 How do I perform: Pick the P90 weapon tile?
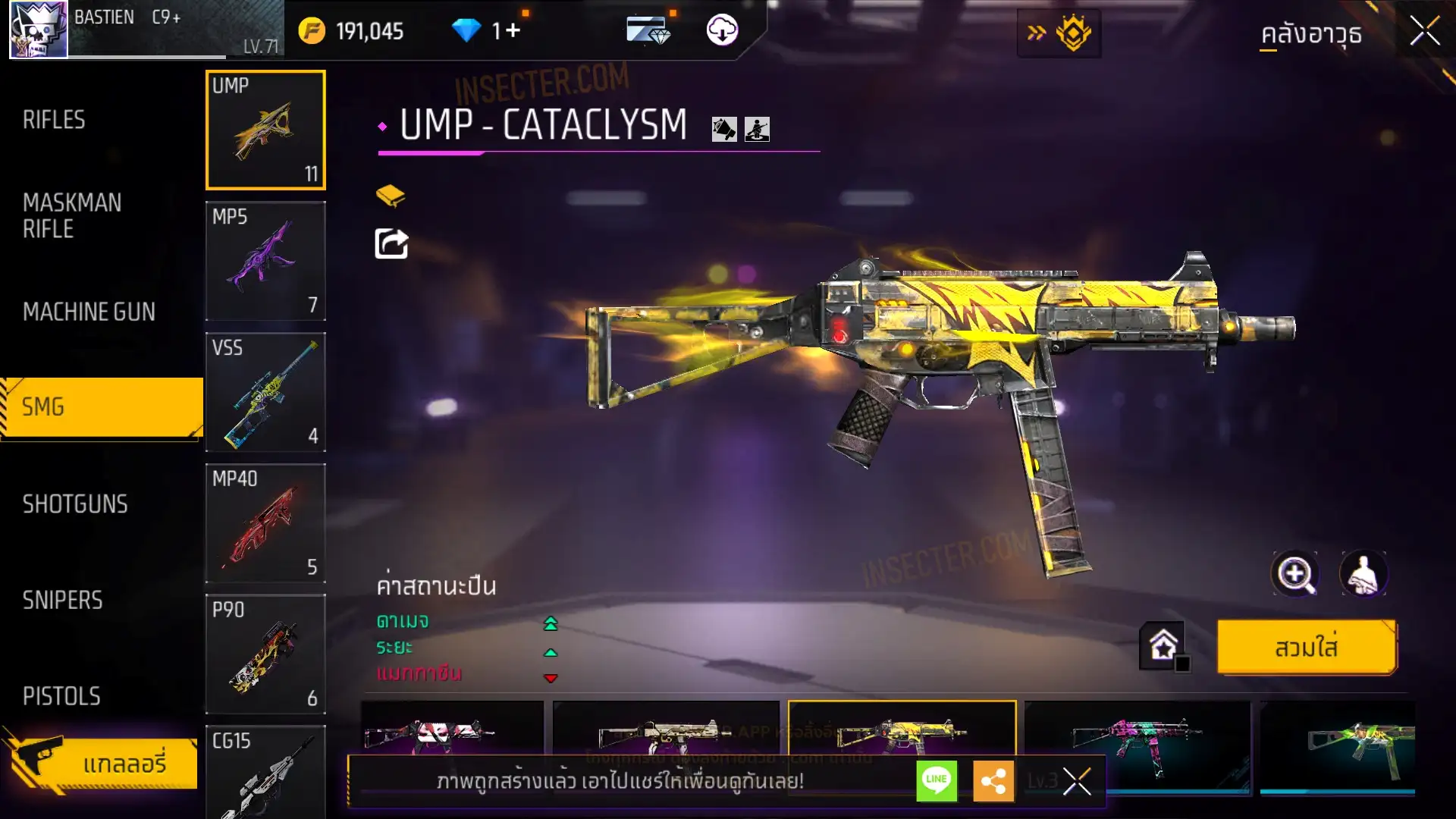coord(265,654)
